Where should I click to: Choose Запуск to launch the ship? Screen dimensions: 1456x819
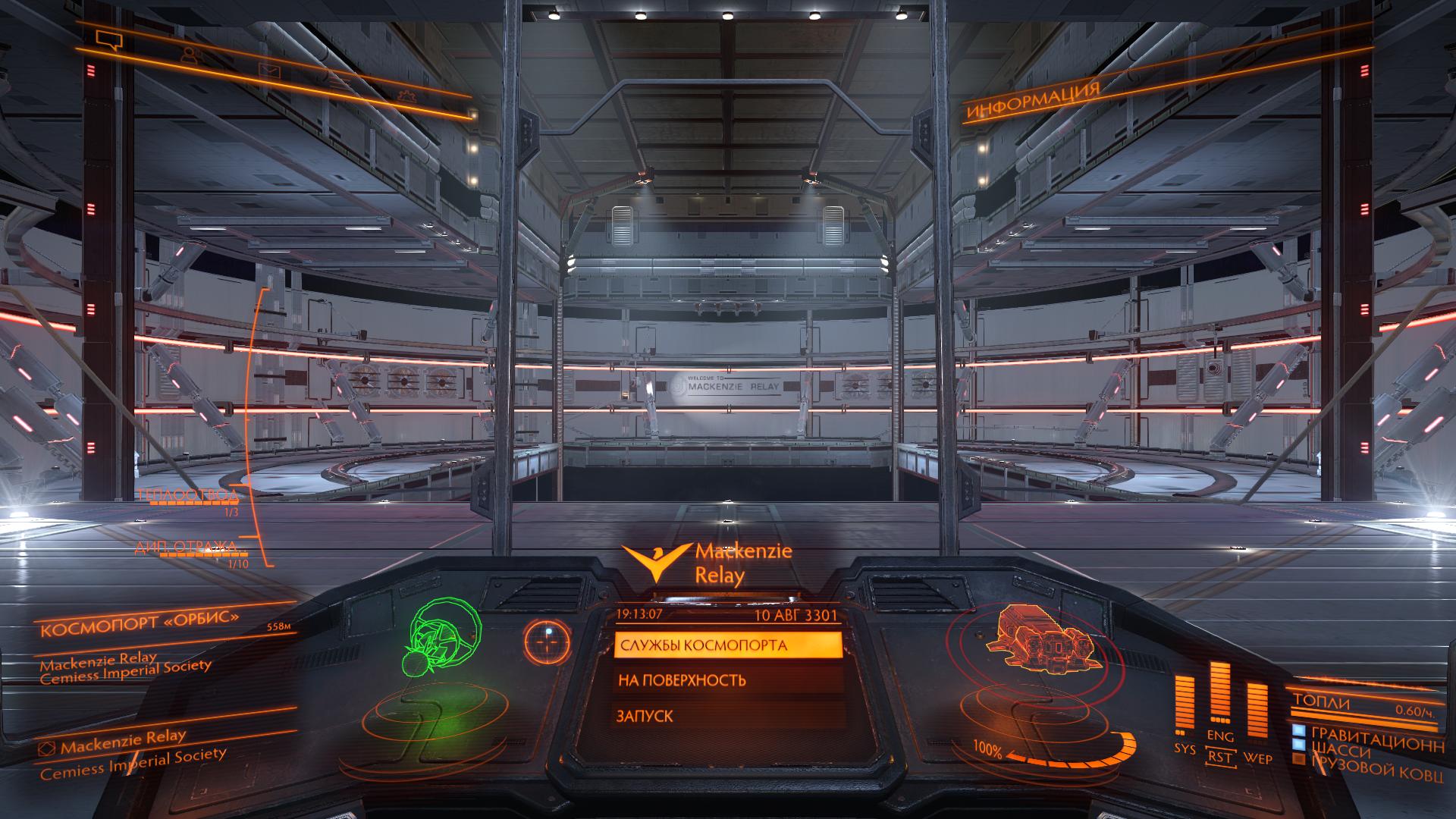[727, 716]
